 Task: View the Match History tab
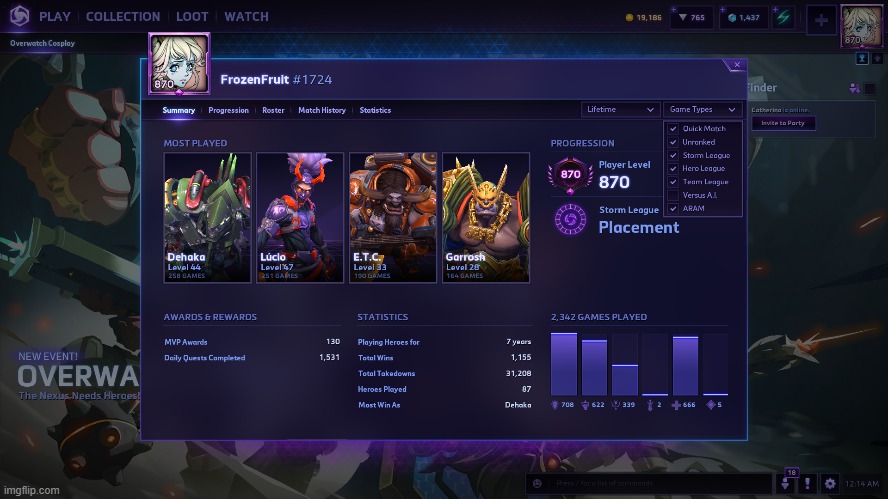coord(322,110)
